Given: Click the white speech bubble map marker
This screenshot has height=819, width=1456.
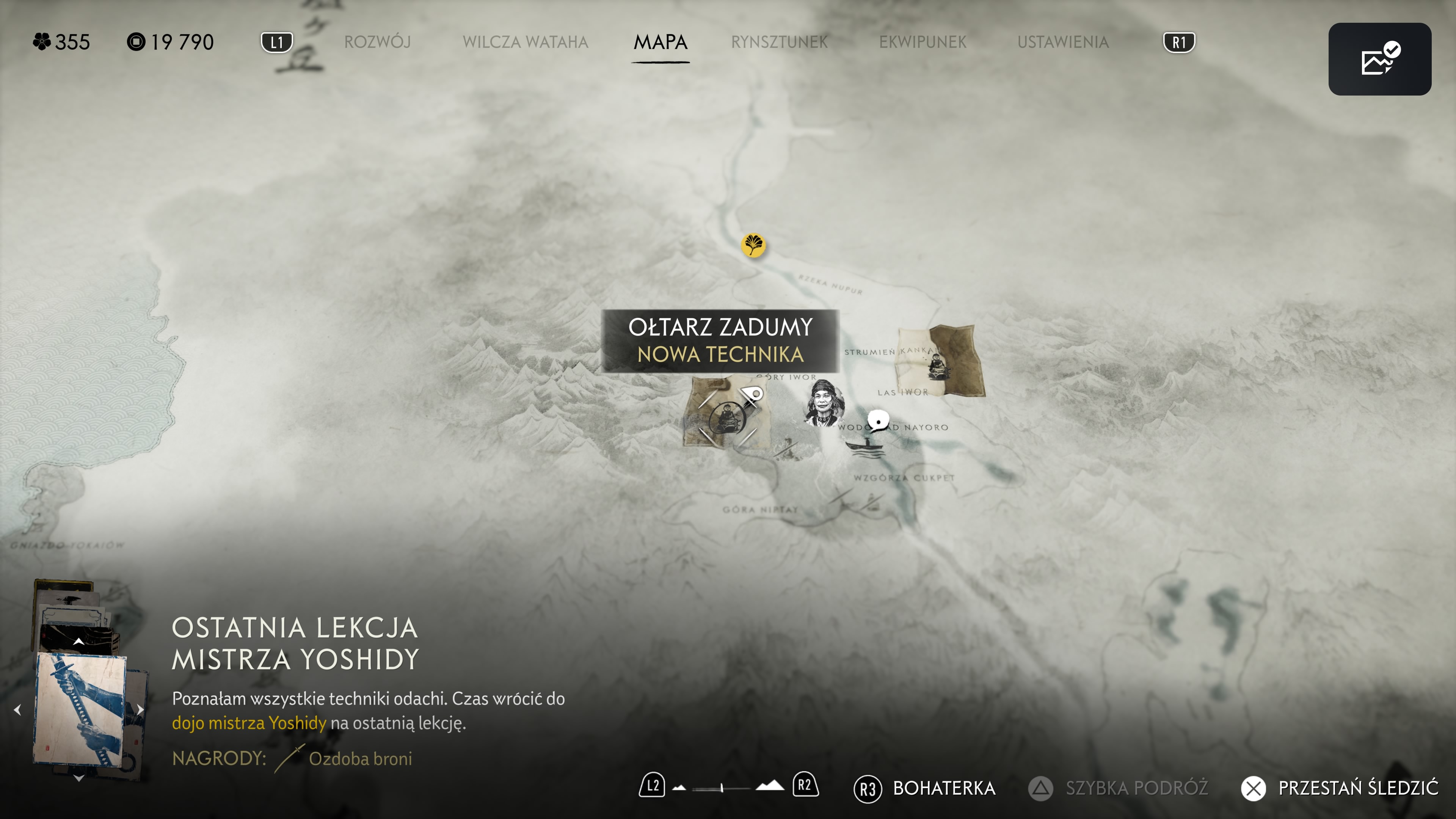Looking at the screenshot, I should 878,420.
